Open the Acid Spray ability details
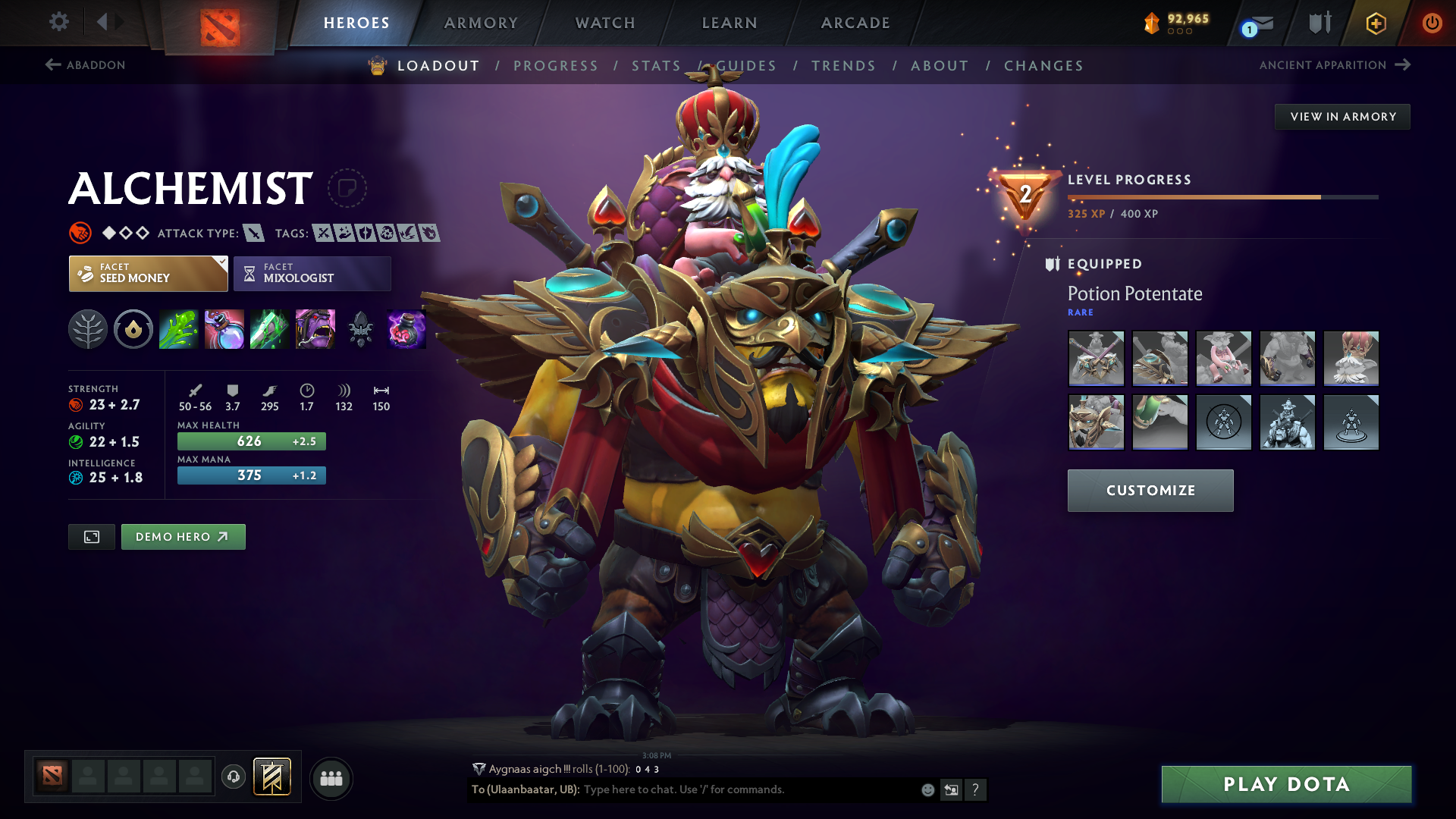The image size is (1456, 819). [x=179, y=329]
